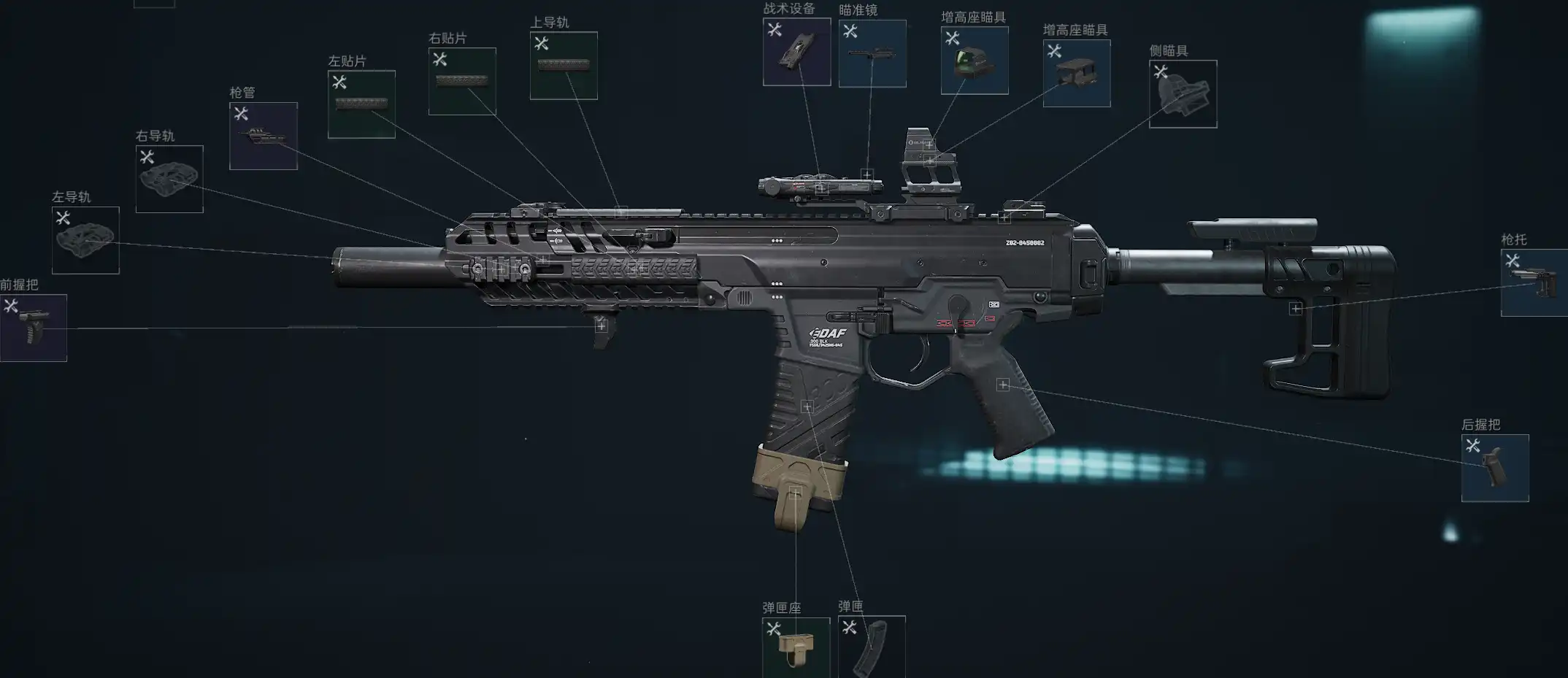
Task: Select the 战术设备 tactical device slot
Action: point(796,52)
